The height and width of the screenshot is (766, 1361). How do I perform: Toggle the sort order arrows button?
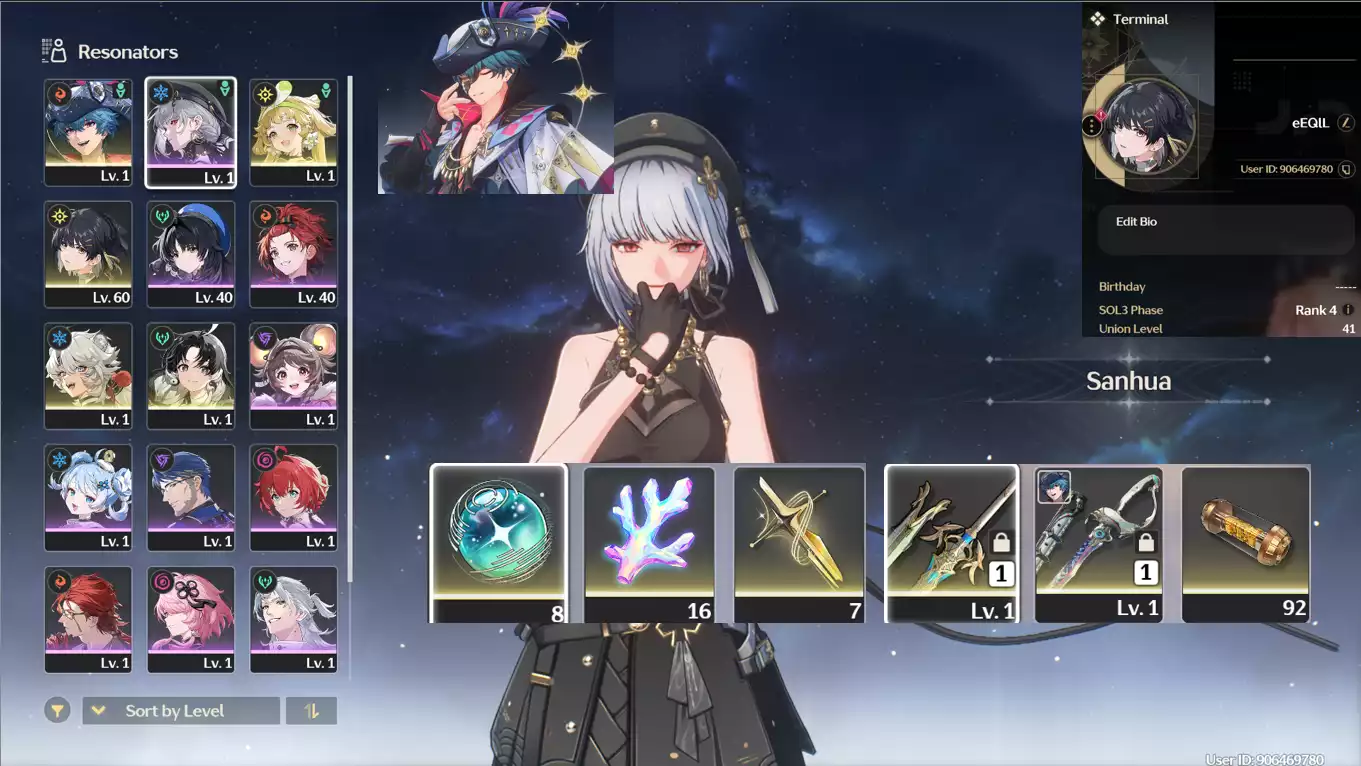tap(311, 711)
